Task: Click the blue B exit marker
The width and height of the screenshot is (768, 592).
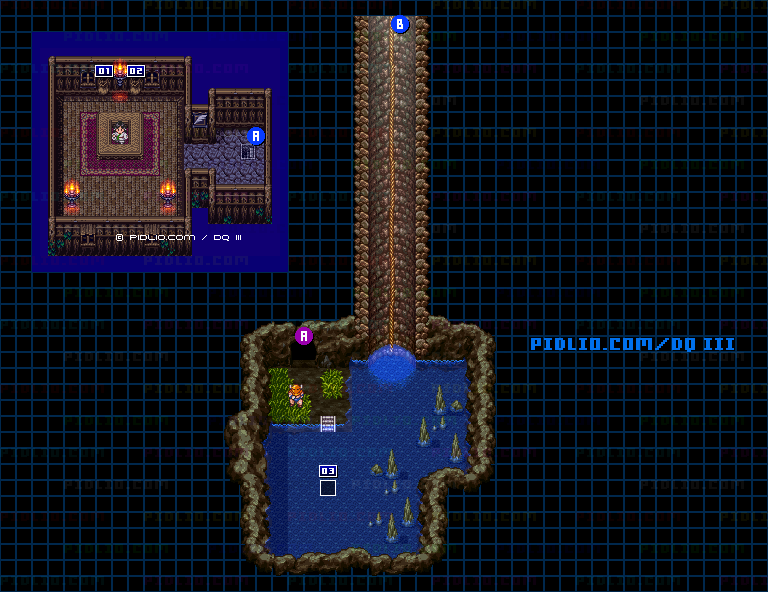Action: pos(400,24)
